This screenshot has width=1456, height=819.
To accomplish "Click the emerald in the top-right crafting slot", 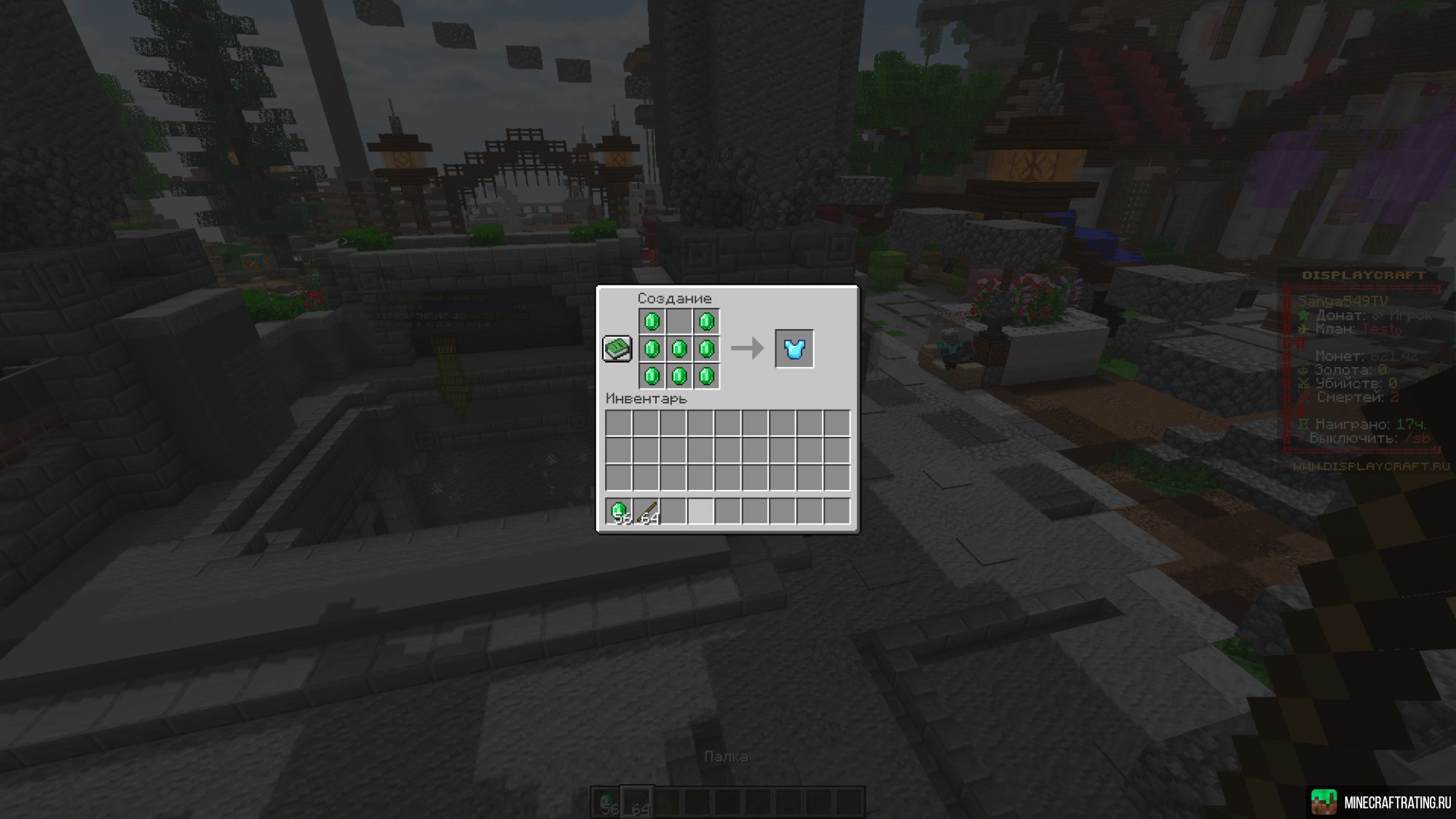I will pos(707,322).
